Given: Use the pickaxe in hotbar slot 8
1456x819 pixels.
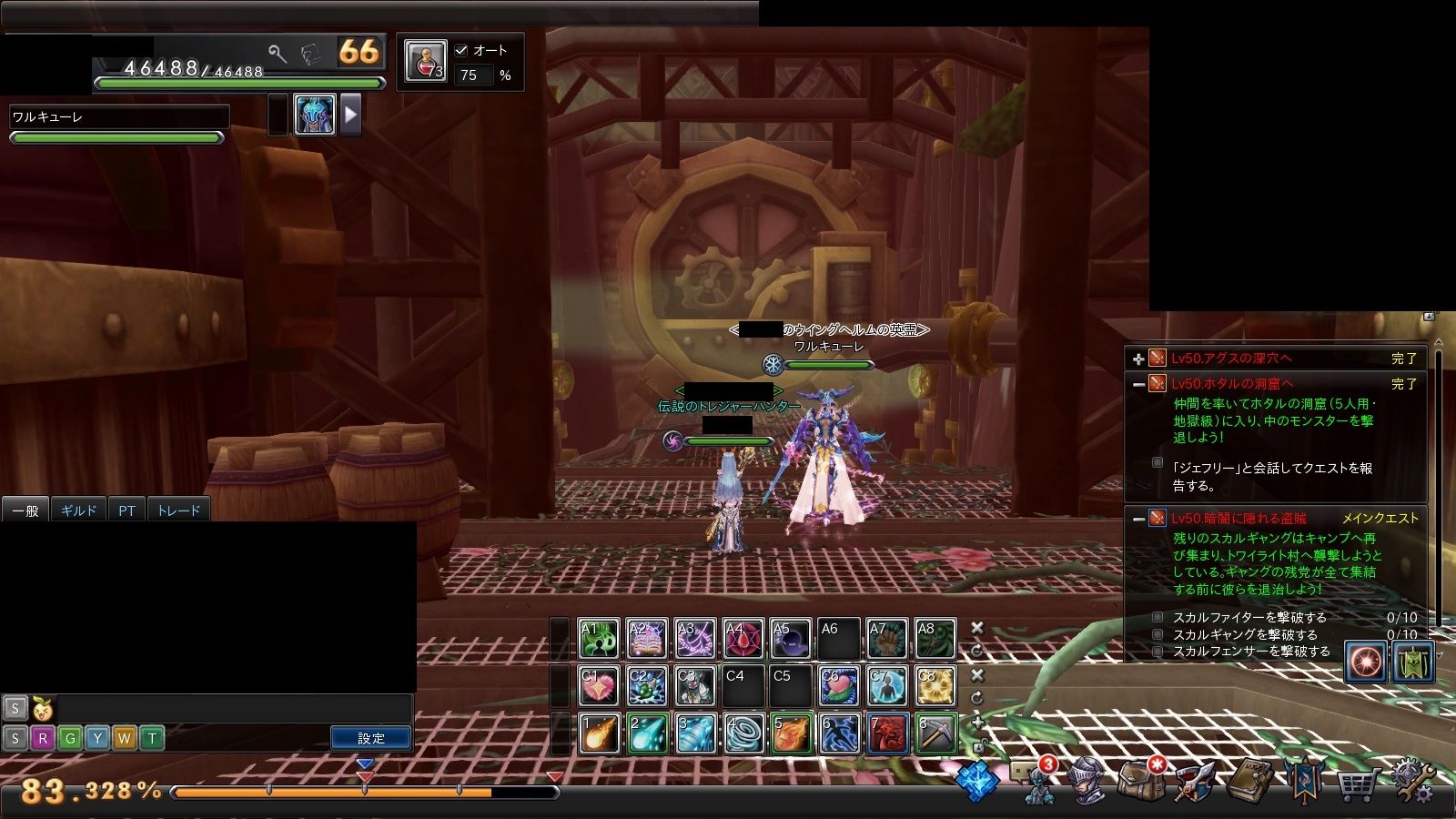Looking at the screenshot, I should [935, 733].
